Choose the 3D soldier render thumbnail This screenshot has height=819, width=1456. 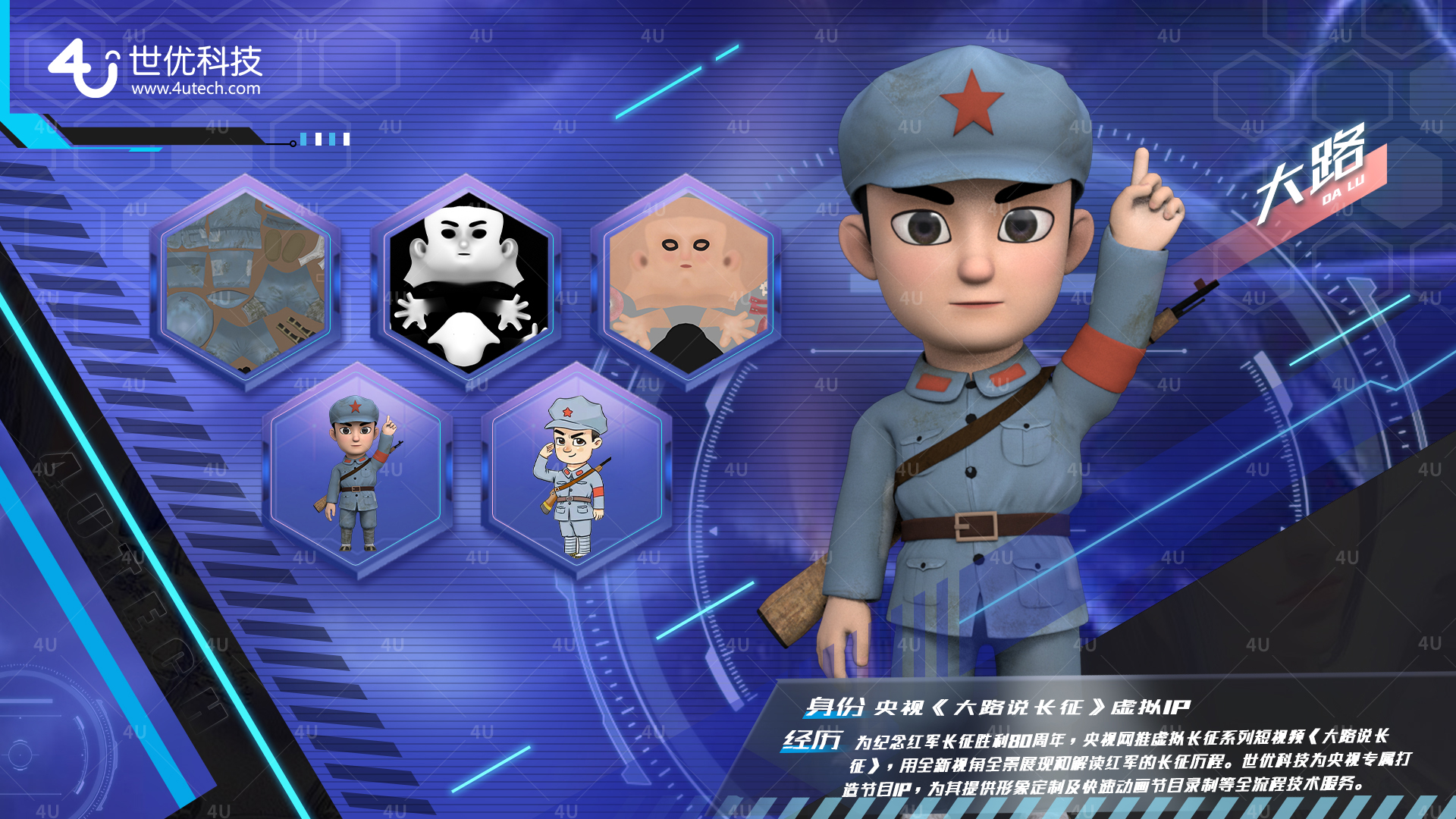pos(356,472)
